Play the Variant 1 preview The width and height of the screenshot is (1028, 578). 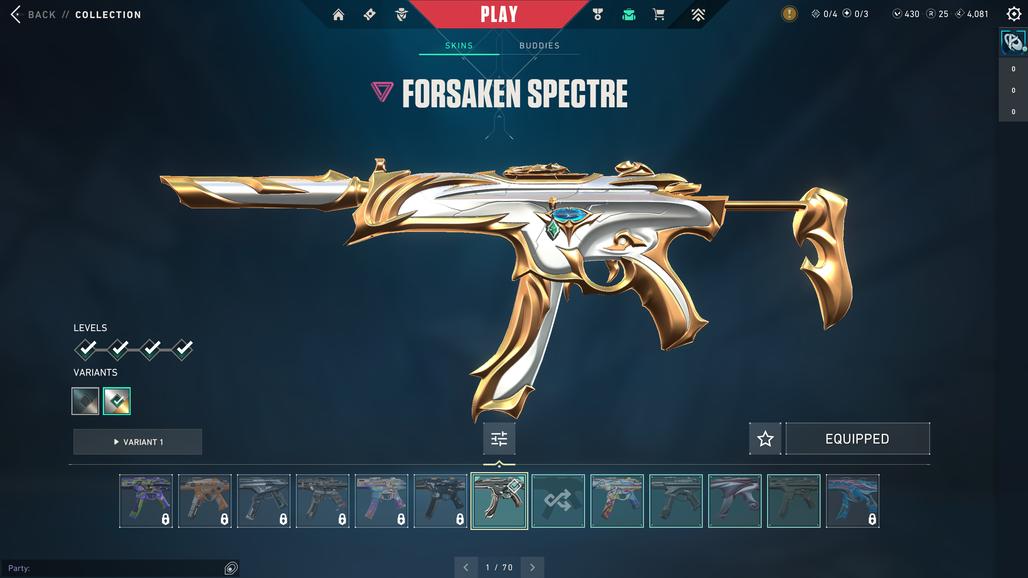pyautogui.click(x=138, y=442)
